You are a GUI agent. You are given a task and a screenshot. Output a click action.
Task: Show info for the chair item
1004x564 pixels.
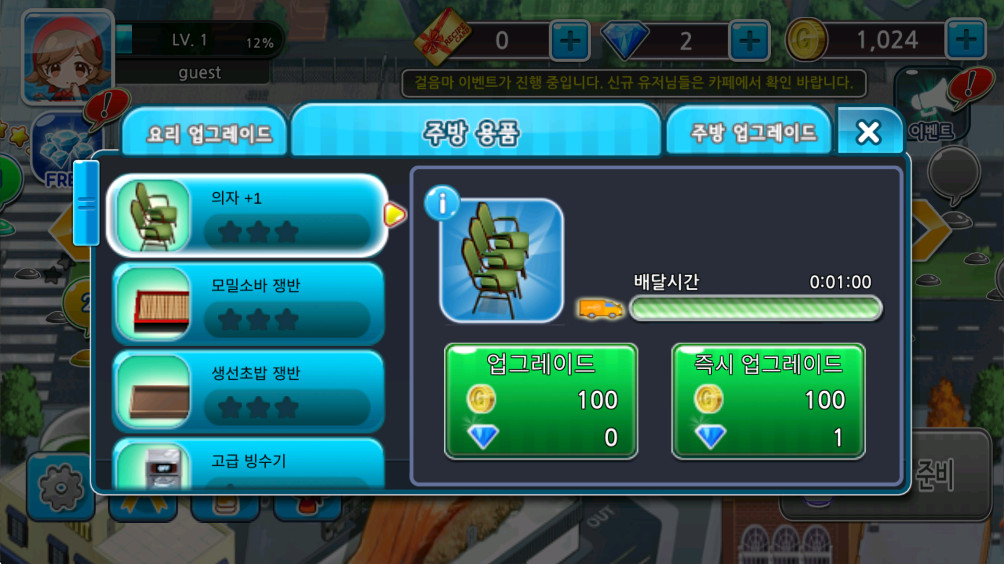(442, 203)
